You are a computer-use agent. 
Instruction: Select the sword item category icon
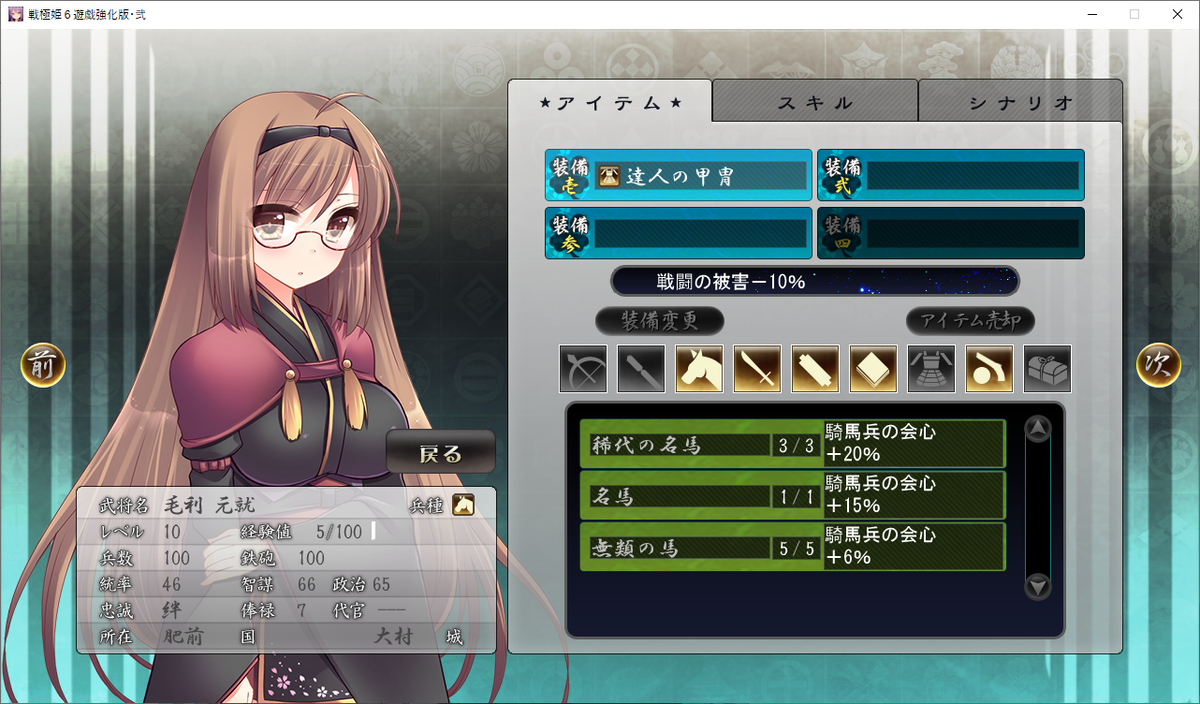pos(757,369)
